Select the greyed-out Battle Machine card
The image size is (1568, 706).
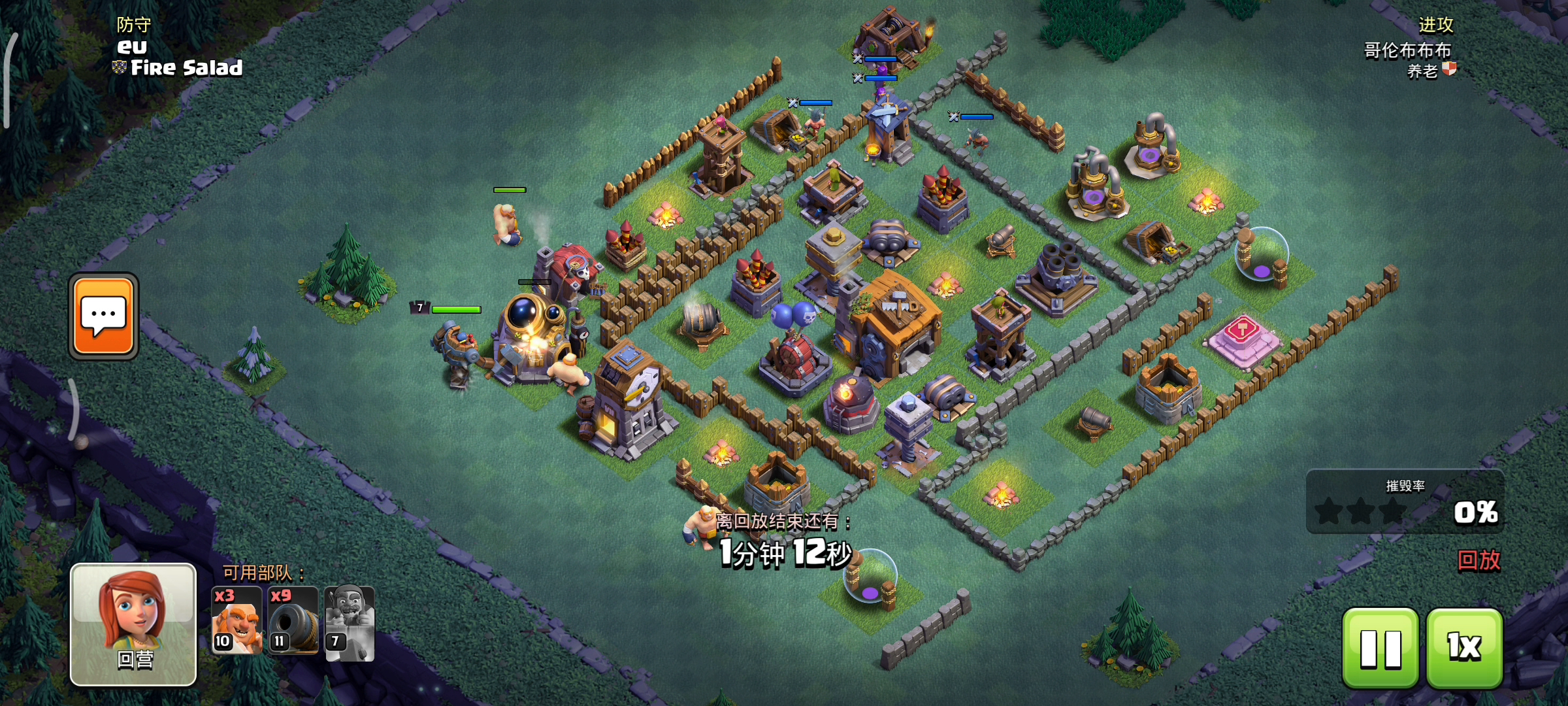(x=350, y=624)
